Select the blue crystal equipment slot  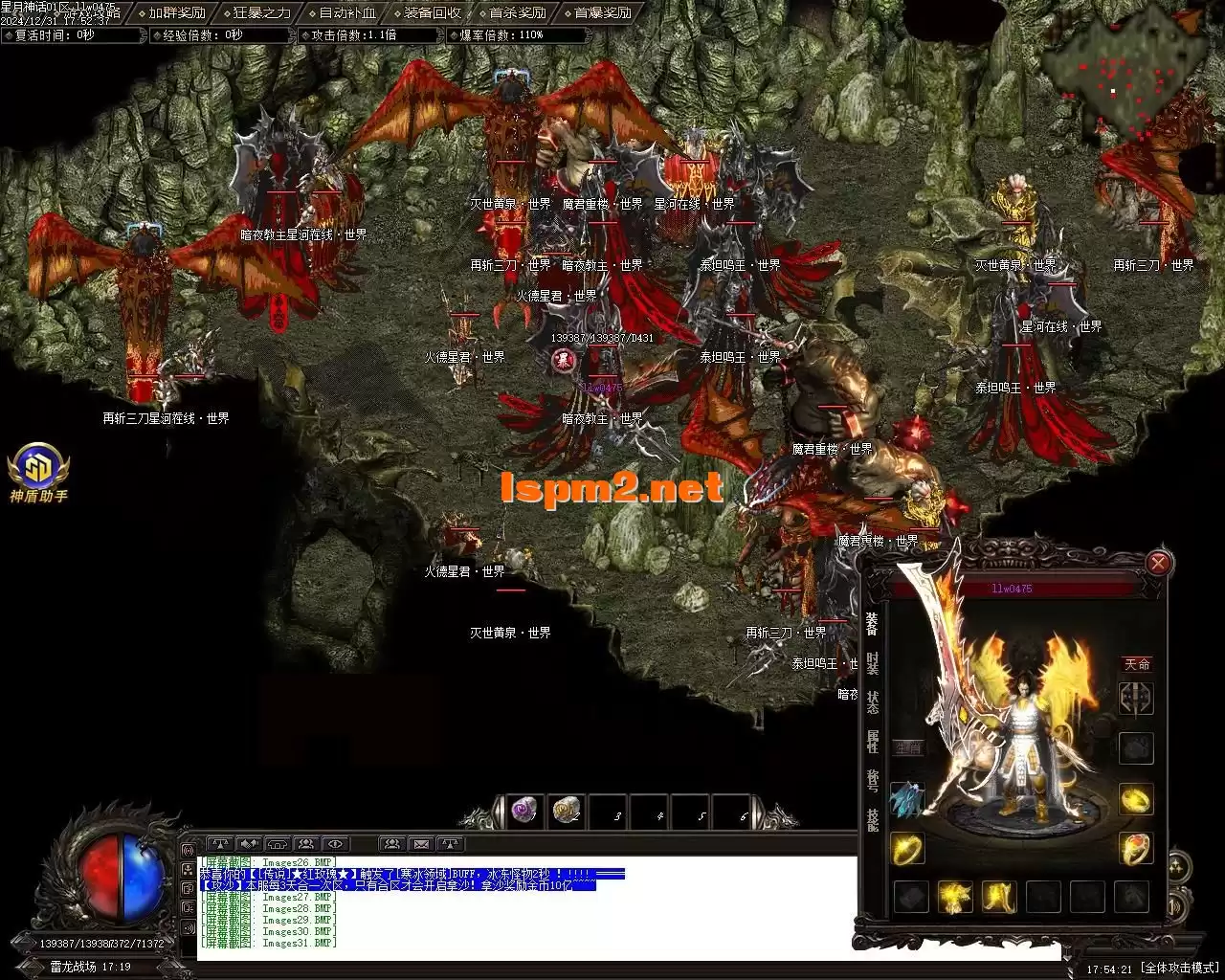pos(907,799)
